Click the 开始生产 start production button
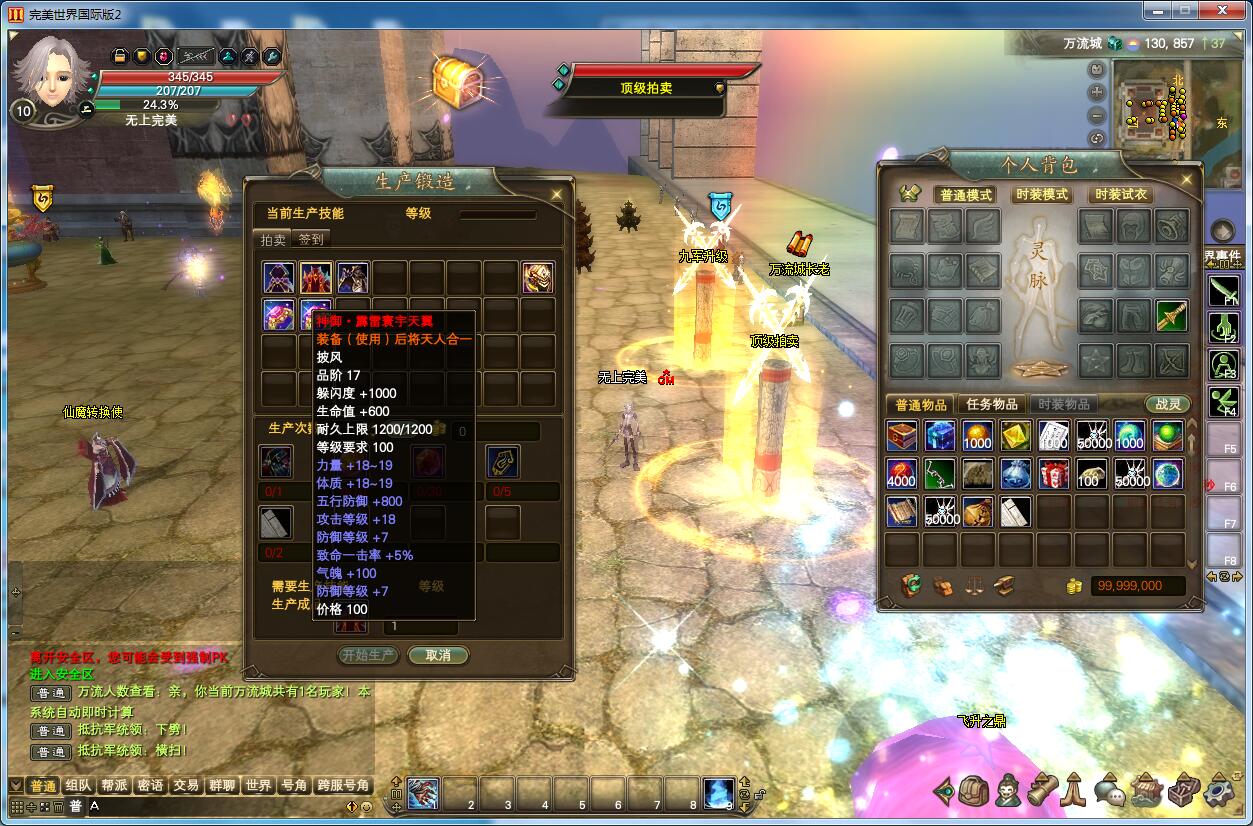The width and height of the screenshot is (1253, 826). pyautogui.click(x=369, y=656)
